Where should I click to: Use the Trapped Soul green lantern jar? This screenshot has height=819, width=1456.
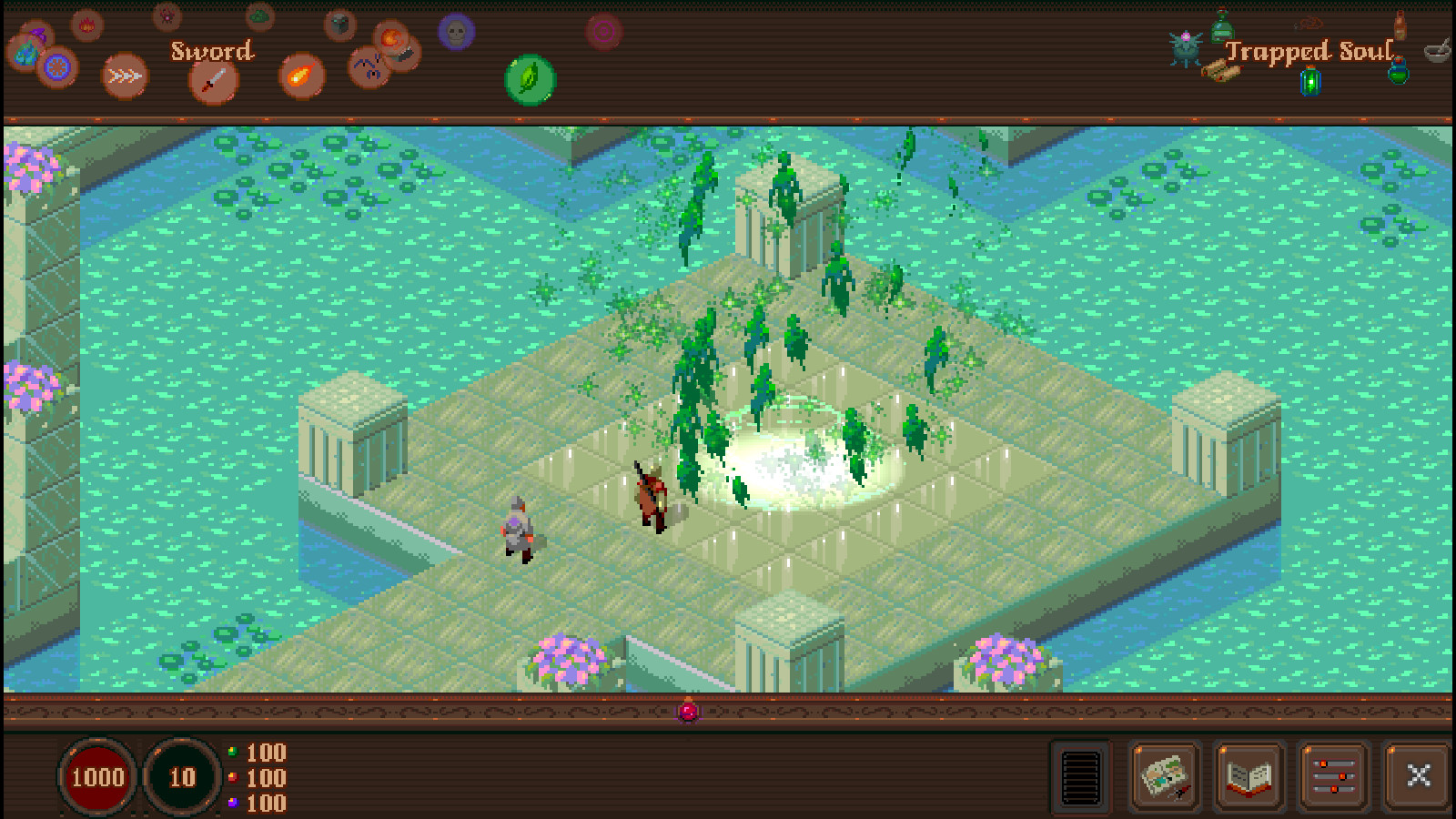(x=1309, y=82)
